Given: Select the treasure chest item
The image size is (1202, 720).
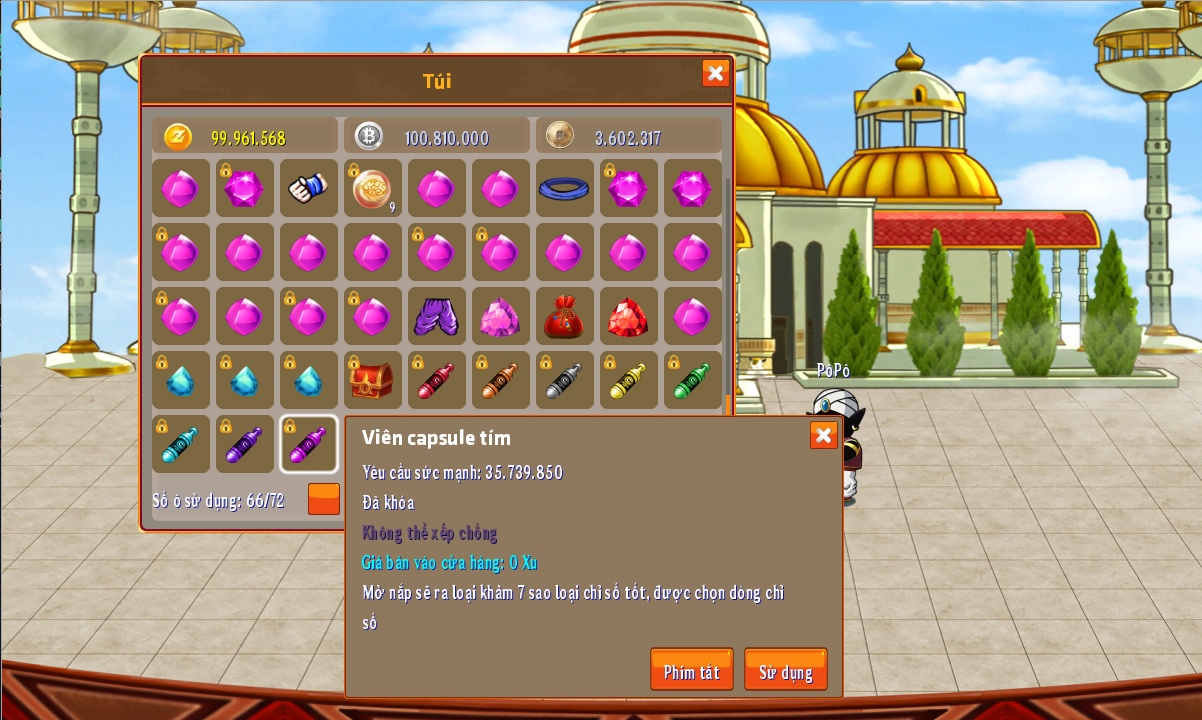Looking at the screenshot, I should pos(372,380).
